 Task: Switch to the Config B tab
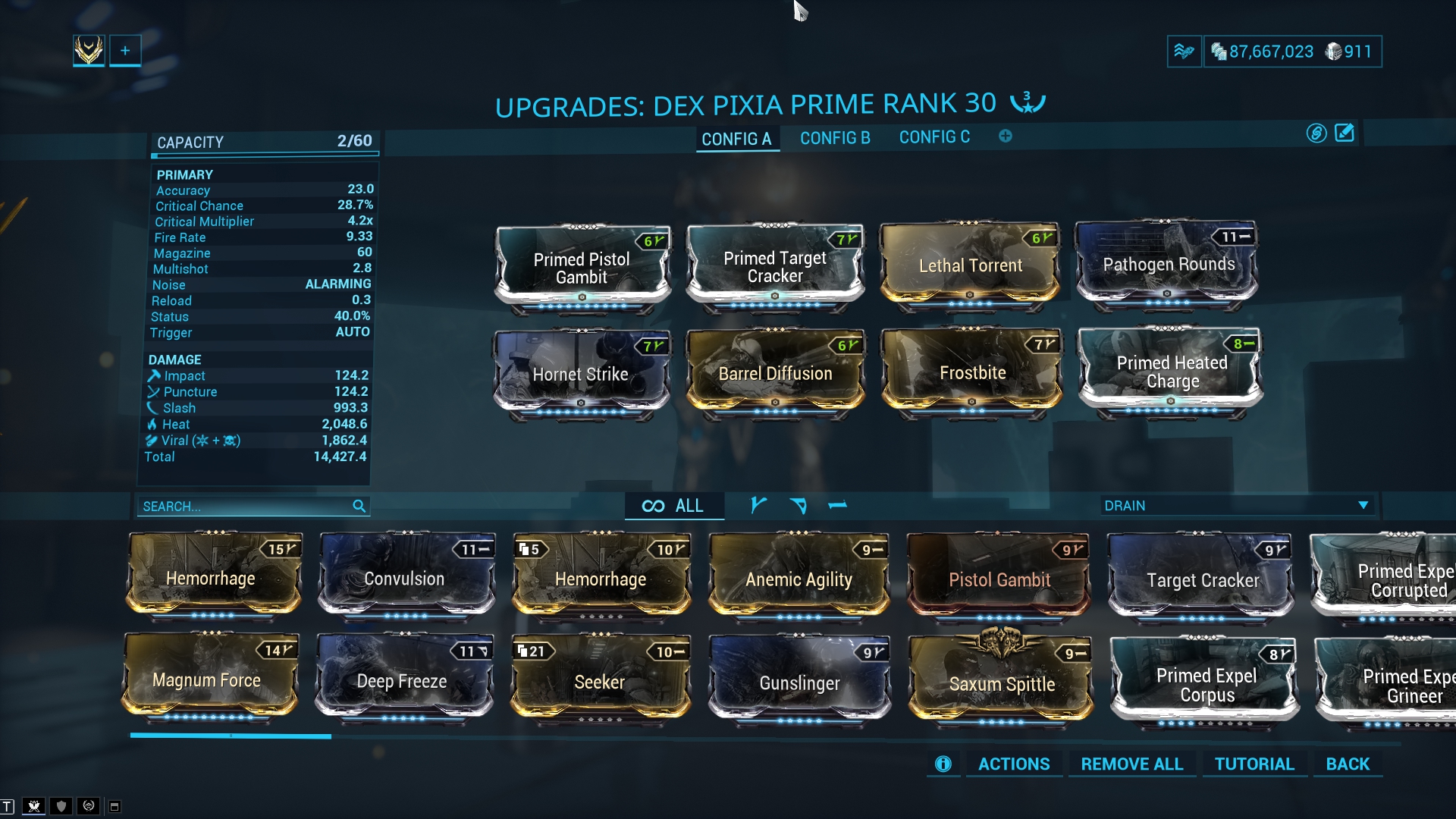pyautogui.click(x=835, y=138)
